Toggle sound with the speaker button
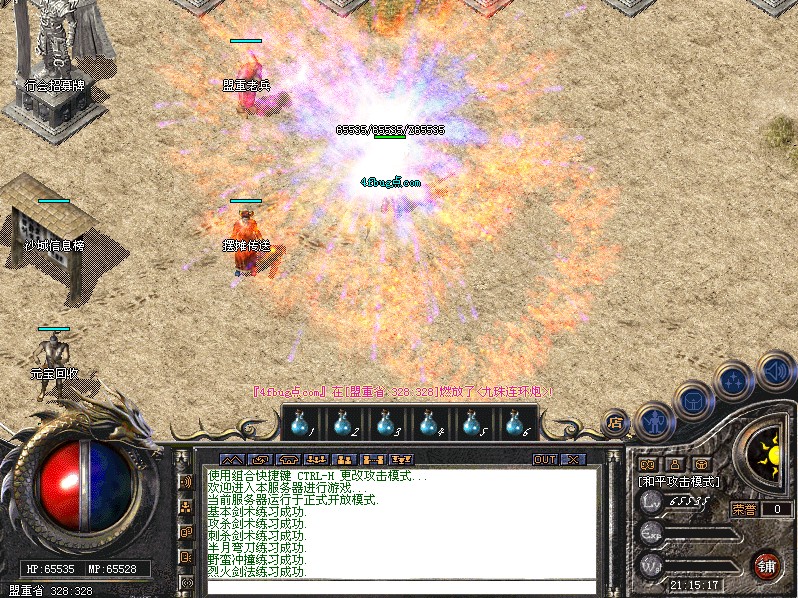Screen dimensions: 798x598 click(x=776, y=371)
